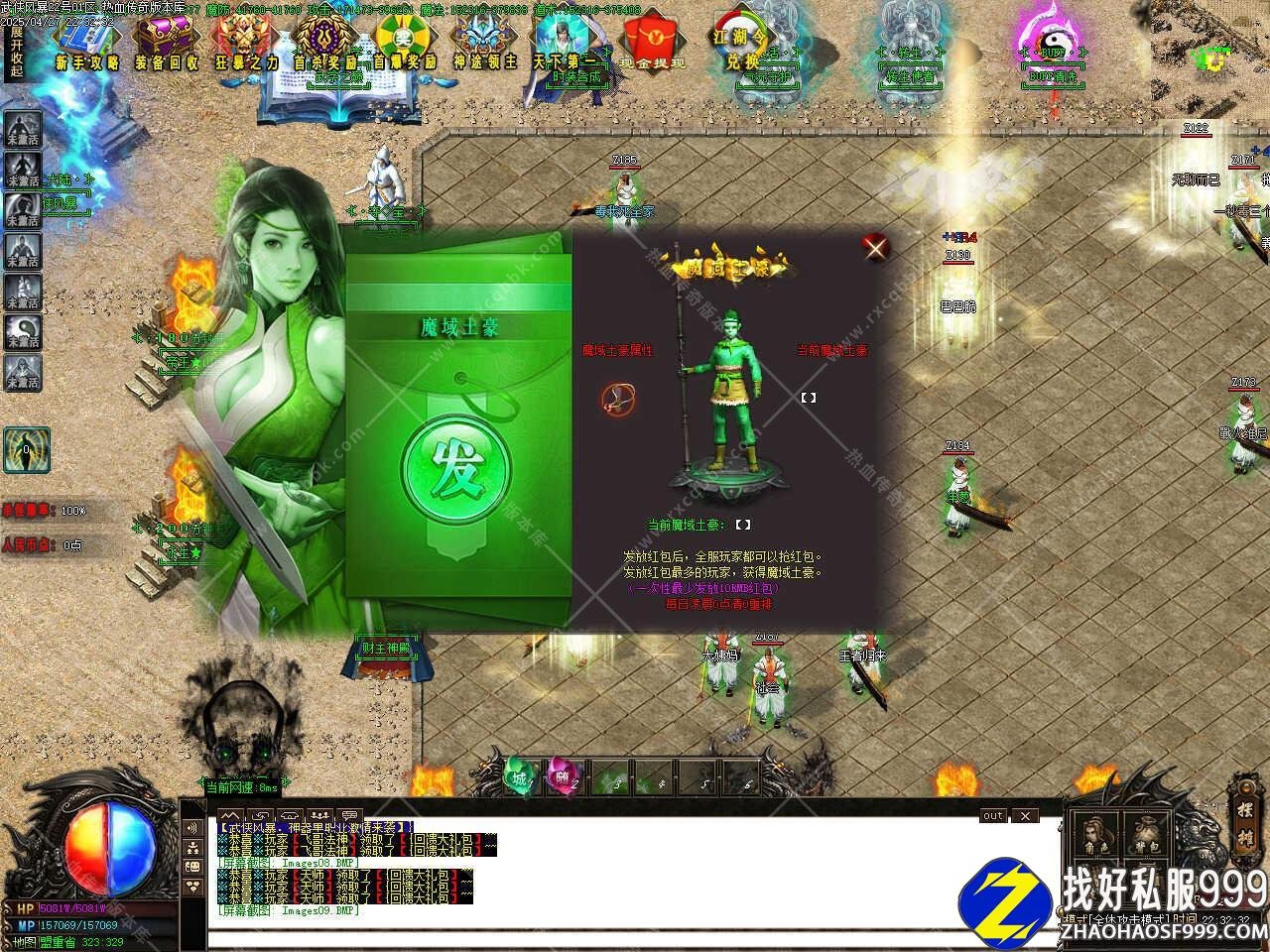Use the 城 green gem hotbar slot

pos(519,775)
